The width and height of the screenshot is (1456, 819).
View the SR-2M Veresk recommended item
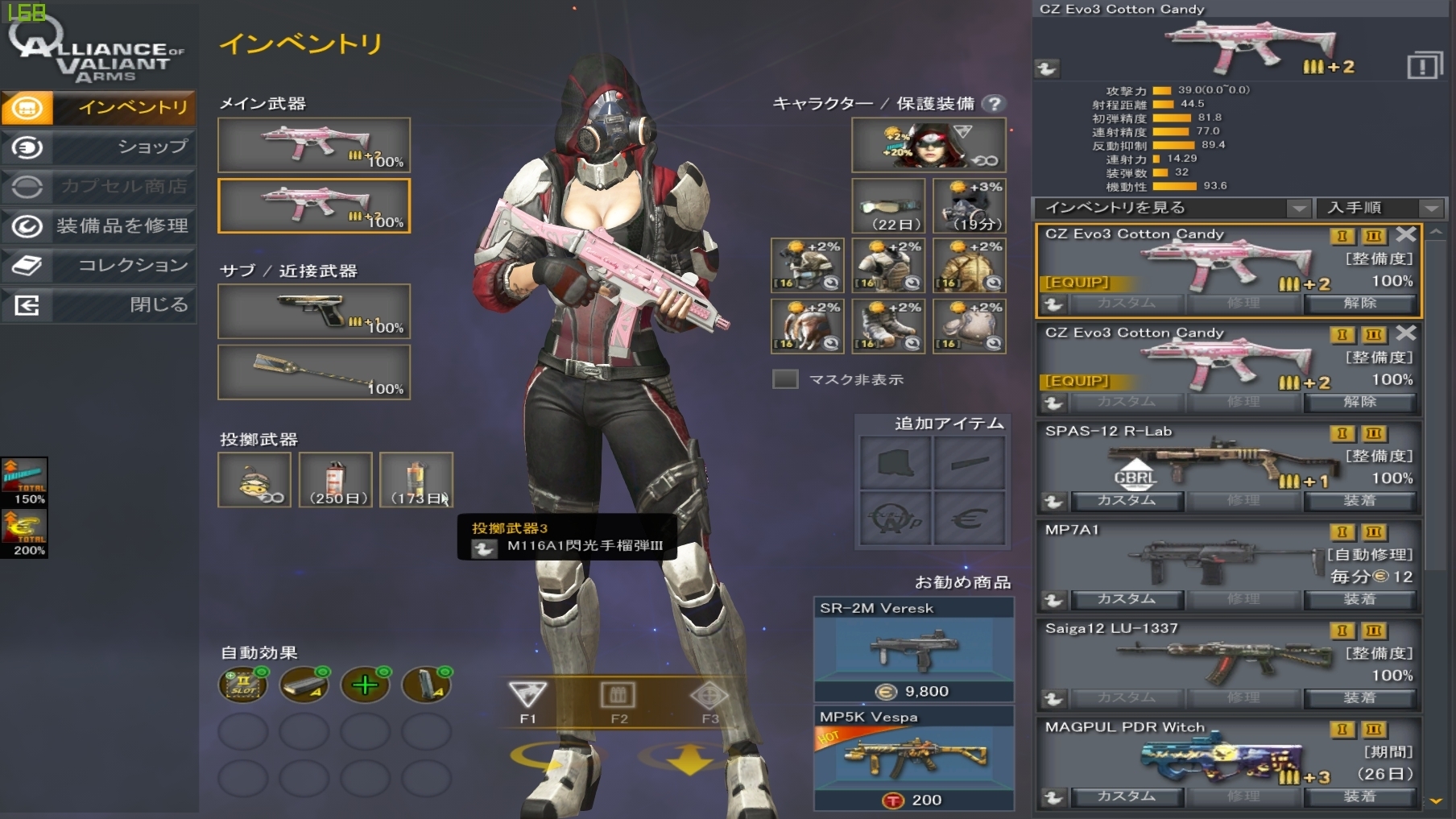913,649
